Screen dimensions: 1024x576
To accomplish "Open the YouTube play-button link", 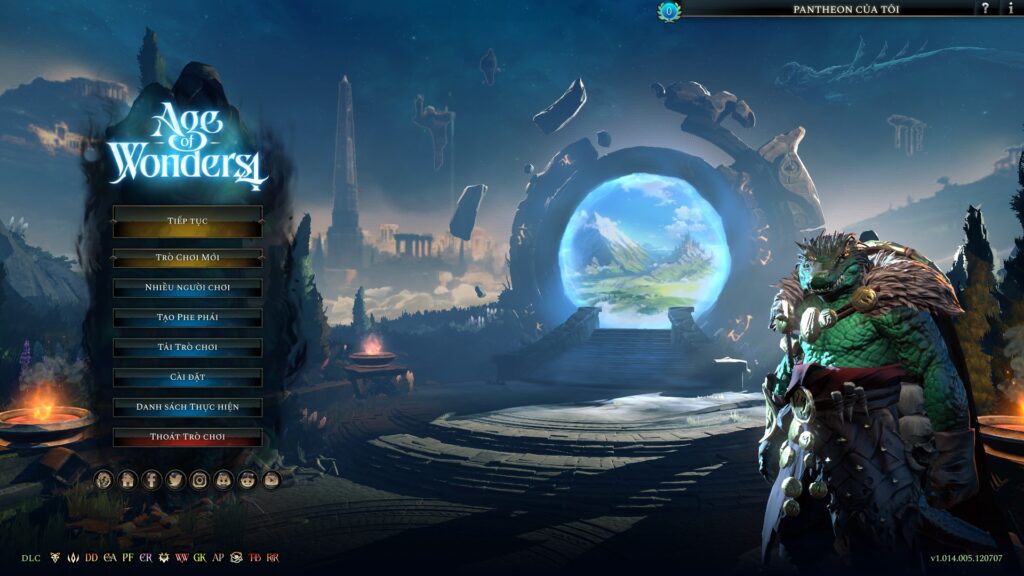I will [271, 480].
